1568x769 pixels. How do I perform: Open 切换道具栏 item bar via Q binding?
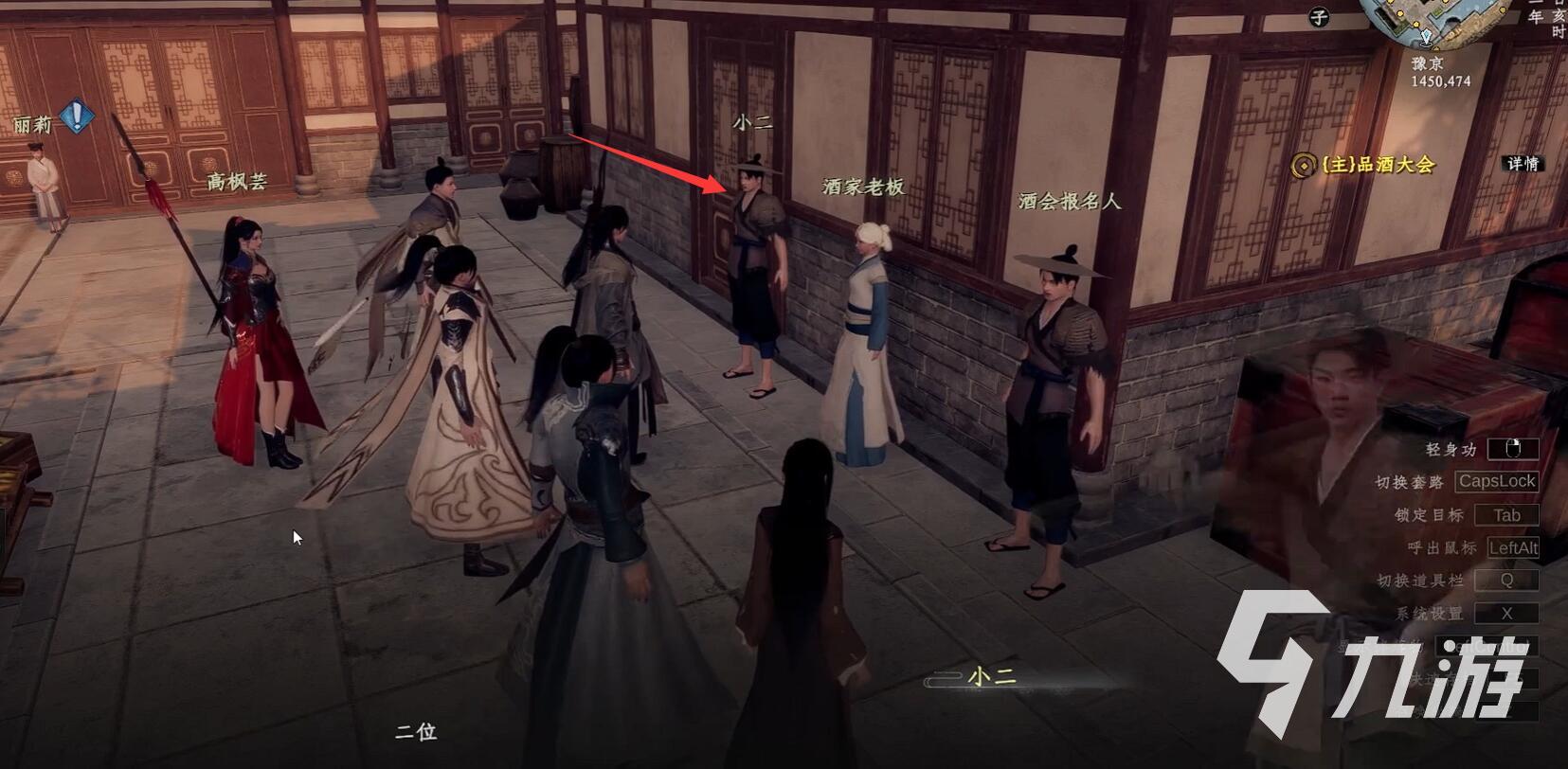1506,580
